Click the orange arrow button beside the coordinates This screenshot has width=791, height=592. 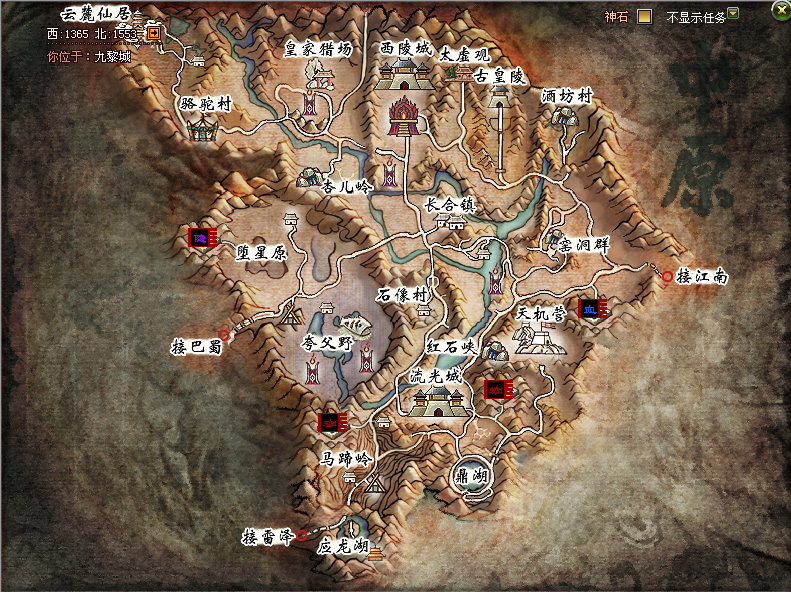(x=154, y=33)
